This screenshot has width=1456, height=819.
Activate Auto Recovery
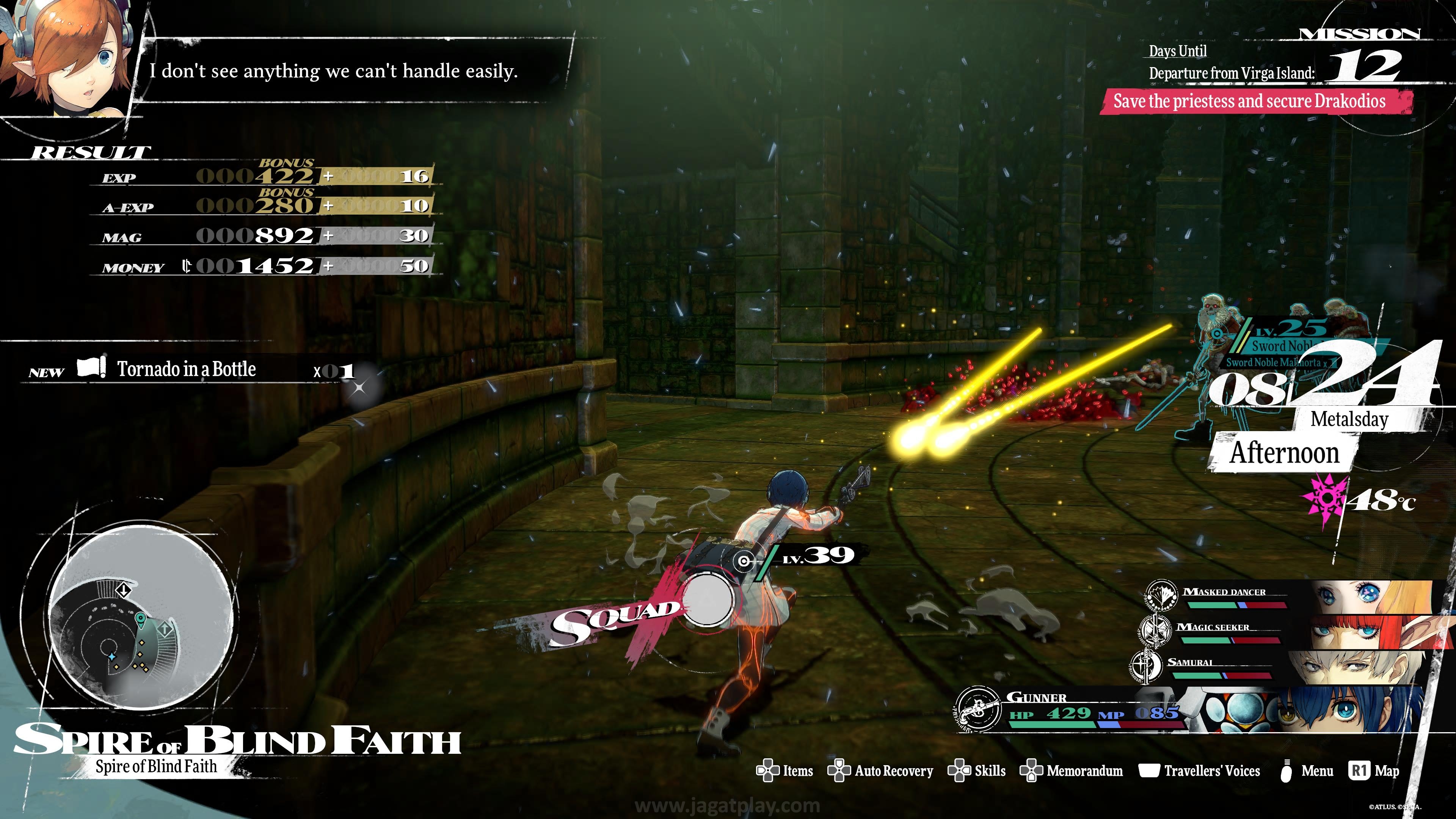(x=880, y=771)
